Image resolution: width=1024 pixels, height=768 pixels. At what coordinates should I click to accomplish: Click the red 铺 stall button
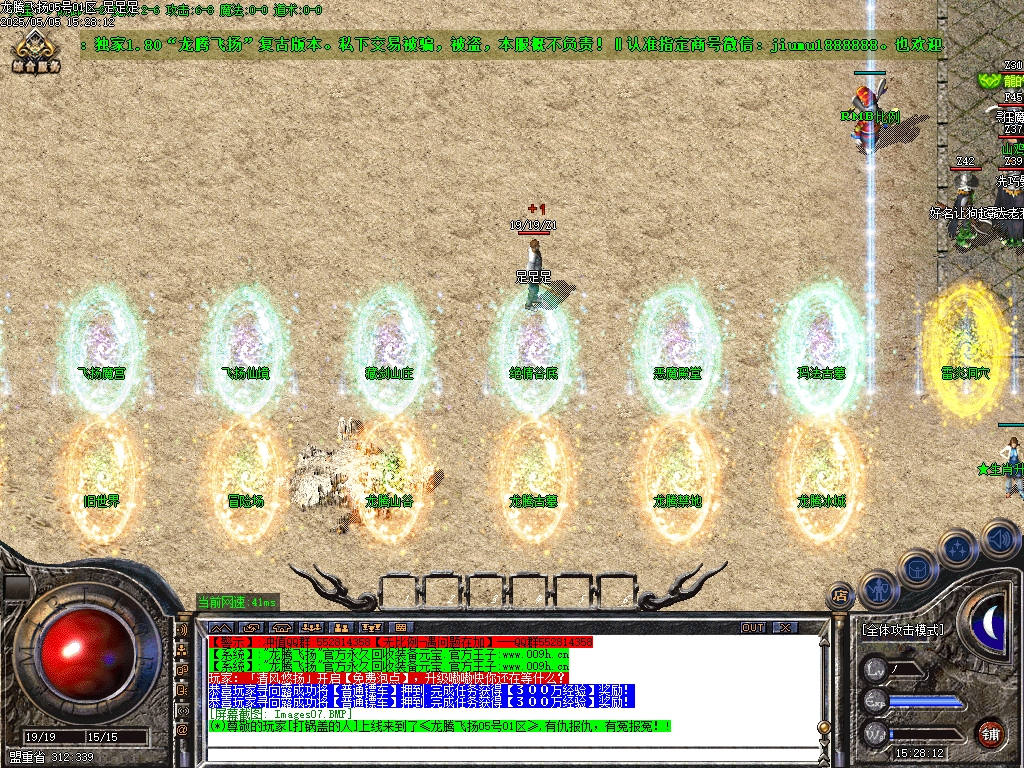point(990,733)
